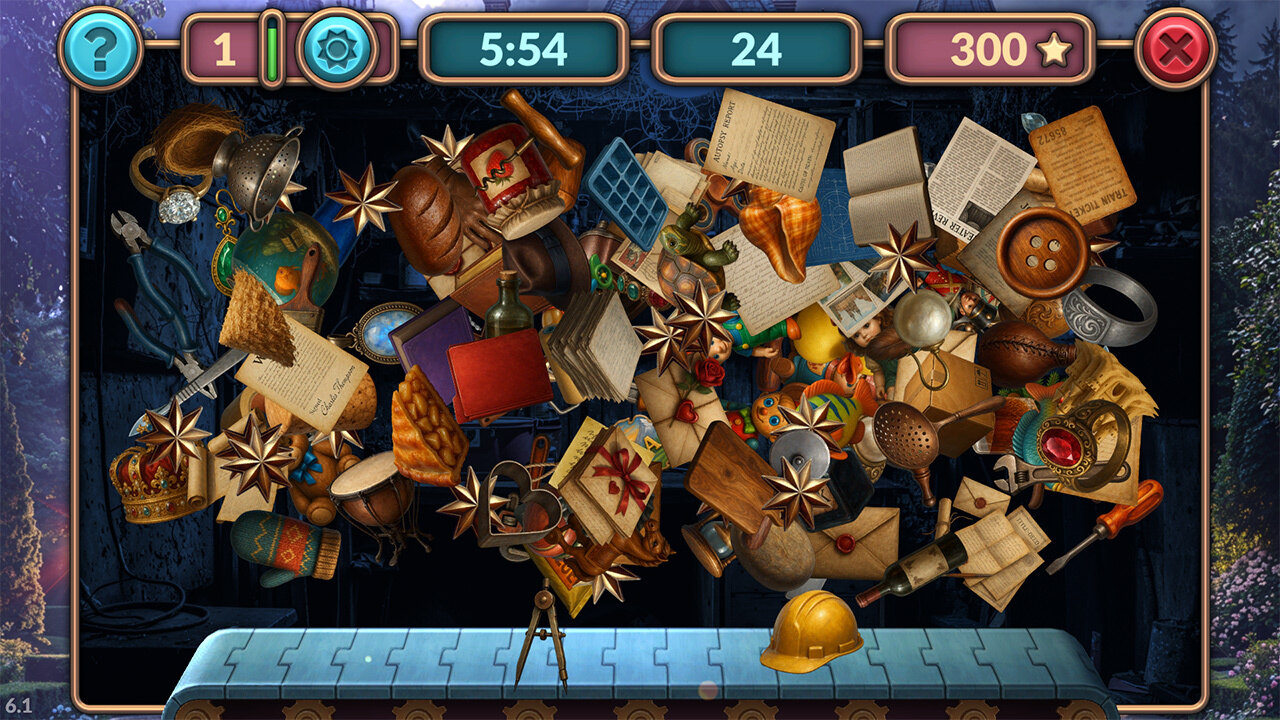Image resolution: width=1280 pixels, height=720 pixels.
Task: Open the question mark help button
Action: coord(100,48)
